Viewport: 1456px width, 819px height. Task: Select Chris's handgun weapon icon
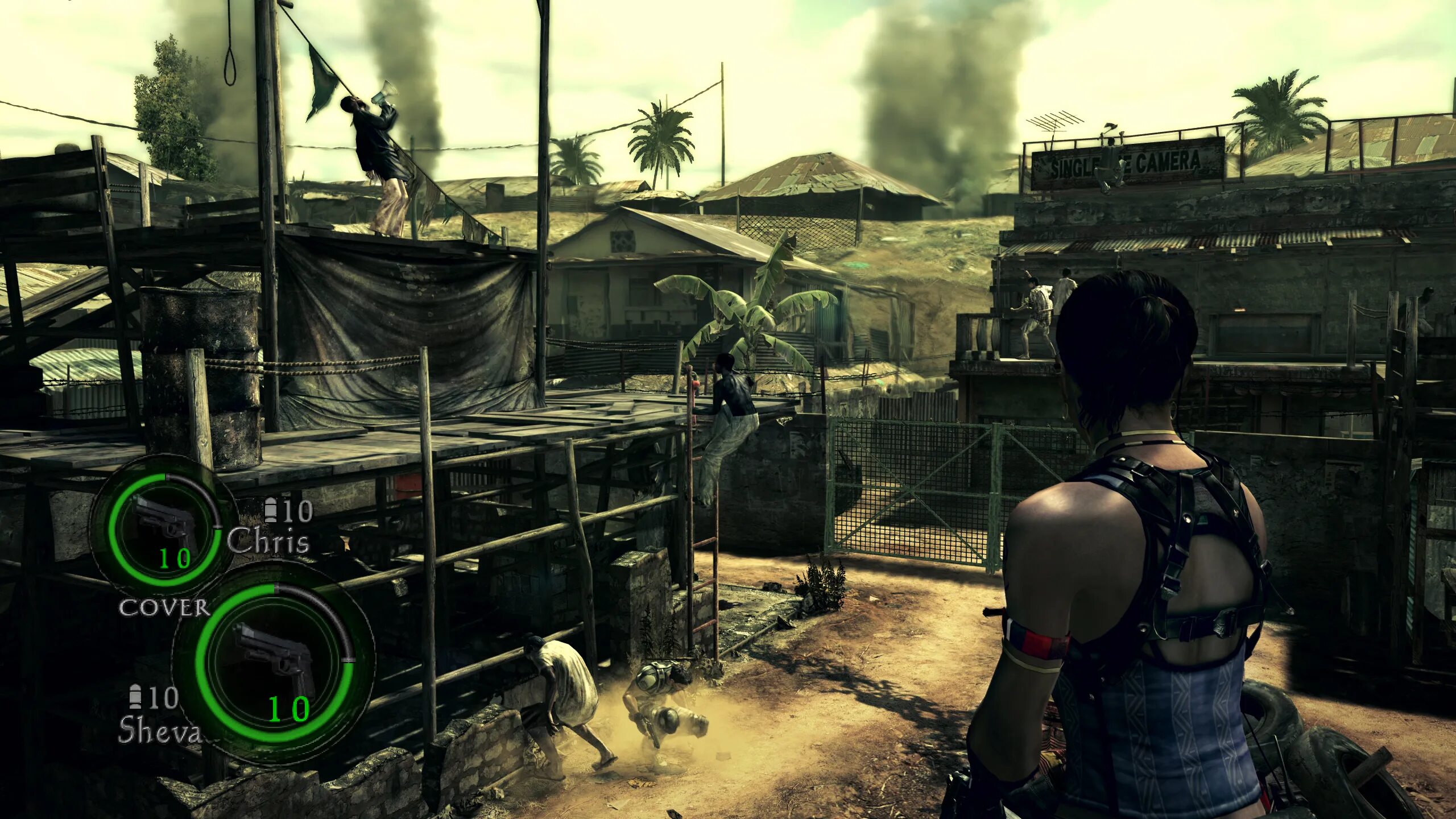(164, 521)
